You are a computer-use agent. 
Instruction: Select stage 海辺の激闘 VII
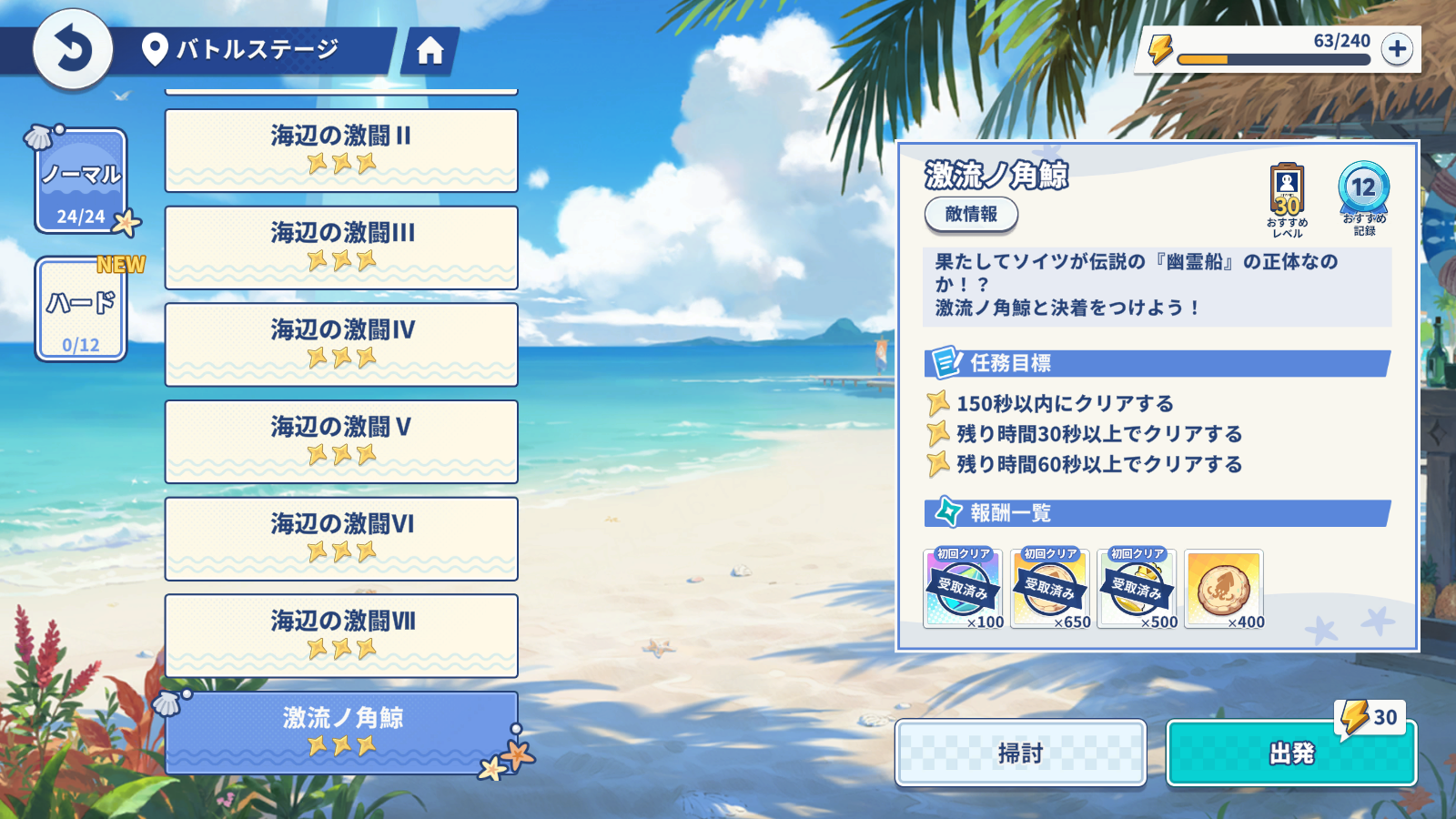coord(341,635)
